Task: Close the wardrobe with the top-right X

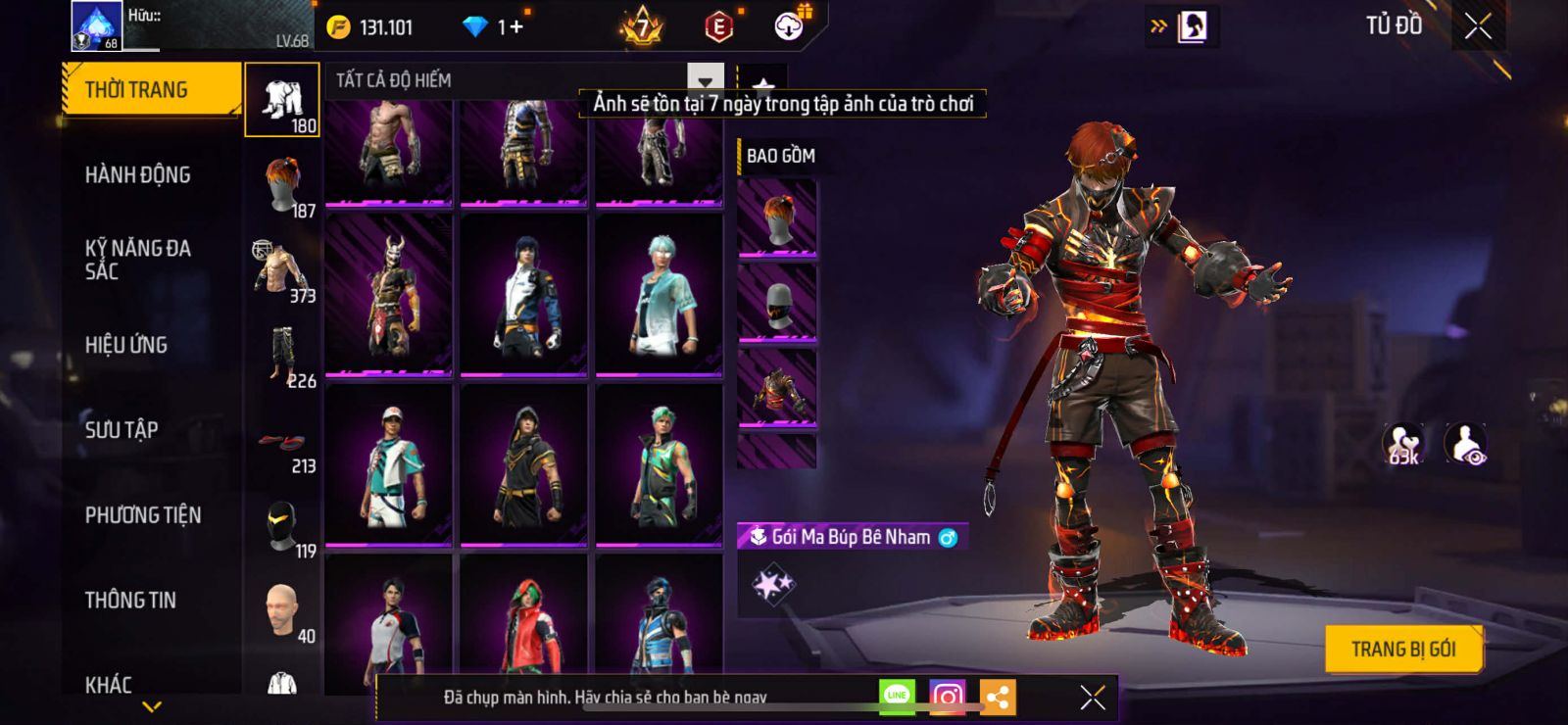Action: coord(1478,26)
